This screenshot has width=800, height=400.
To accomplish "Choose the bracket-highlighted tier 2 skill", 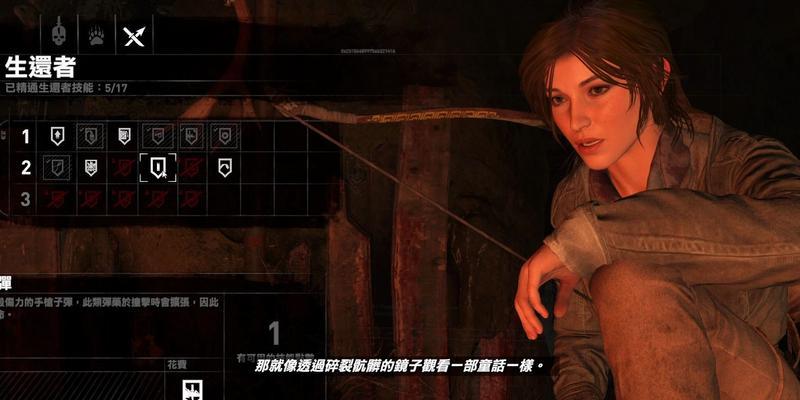I will [158, 167].
